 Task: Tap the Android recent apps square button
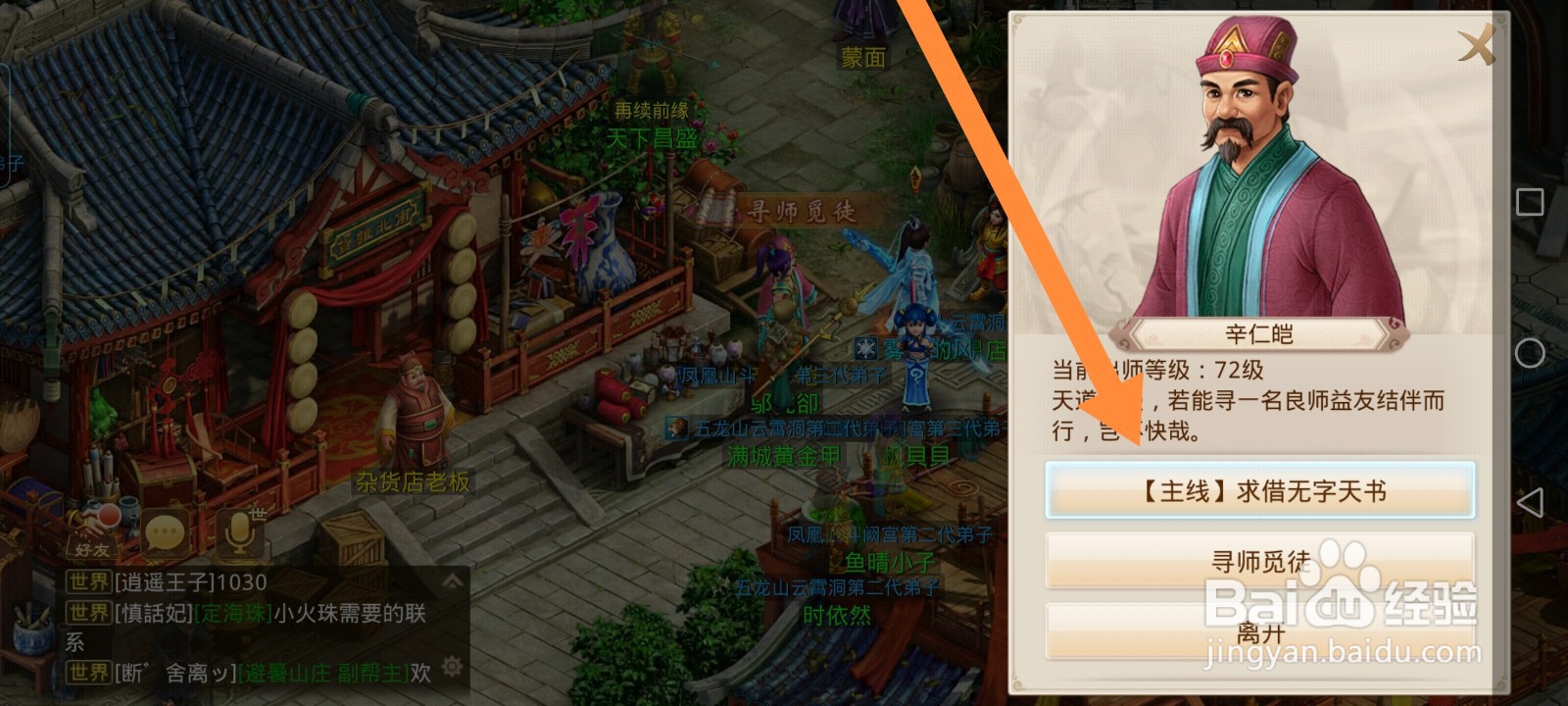coord(1529,200)
